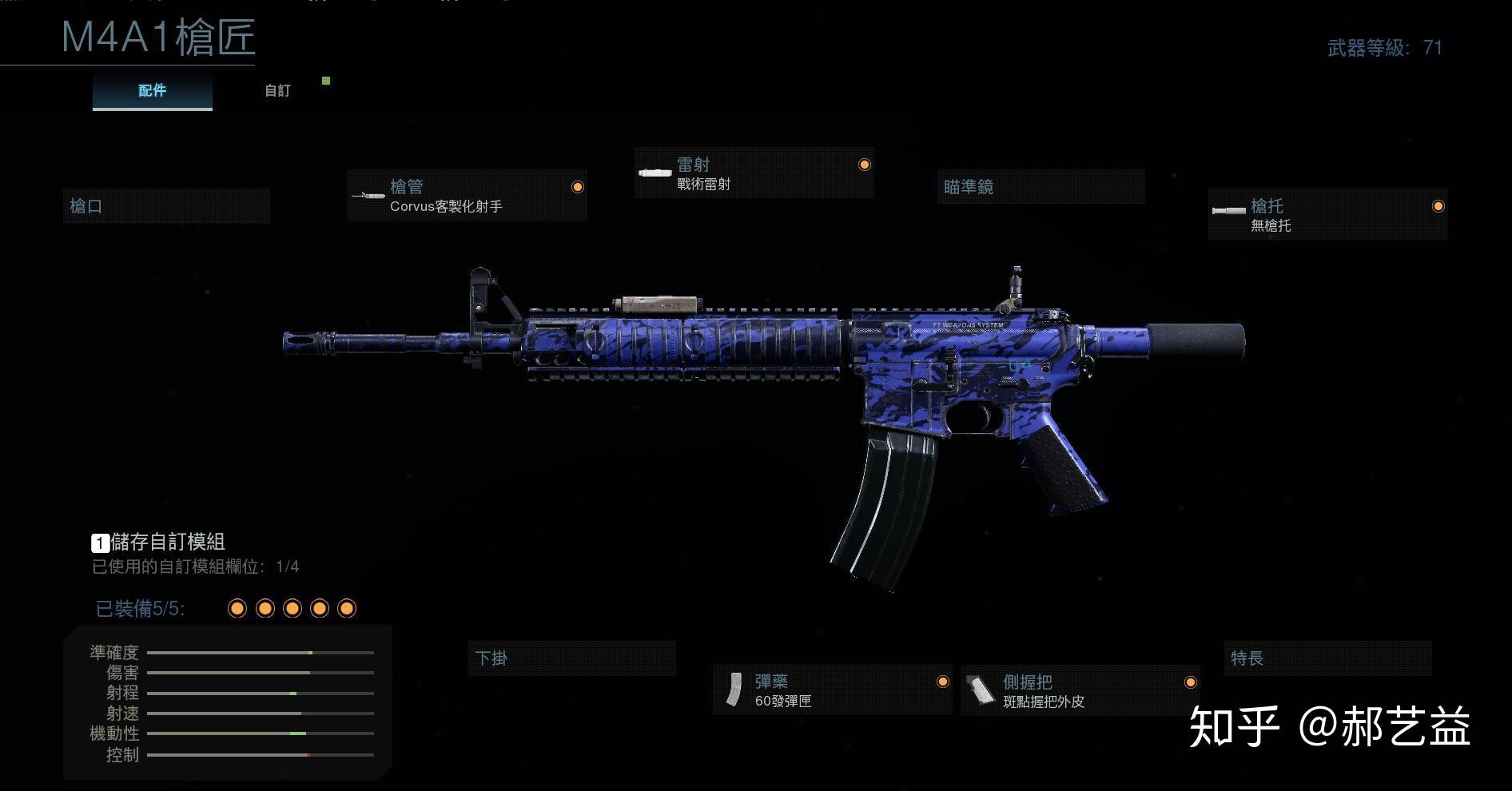This screenshot has height=791, width=1512.
Task: Click the 準確度 accuracy stat bar
Action: [x=260, y=653]
